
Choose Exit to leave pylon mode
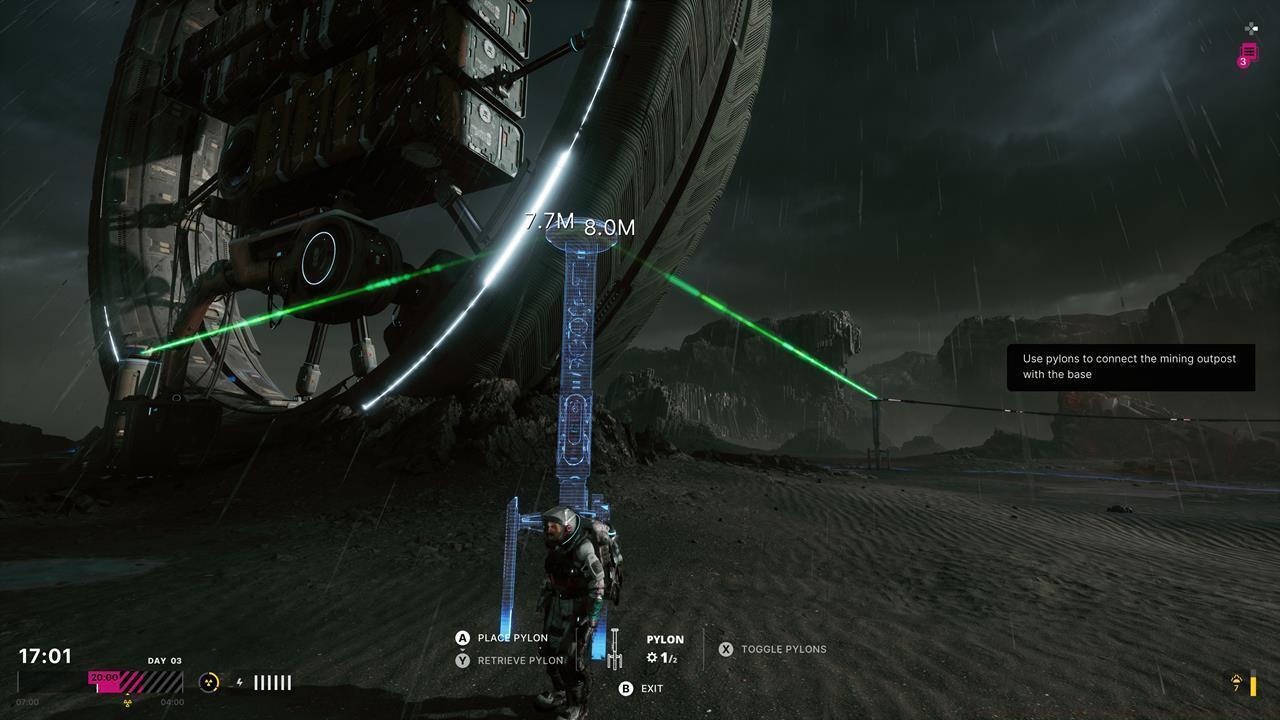[651, 688]
